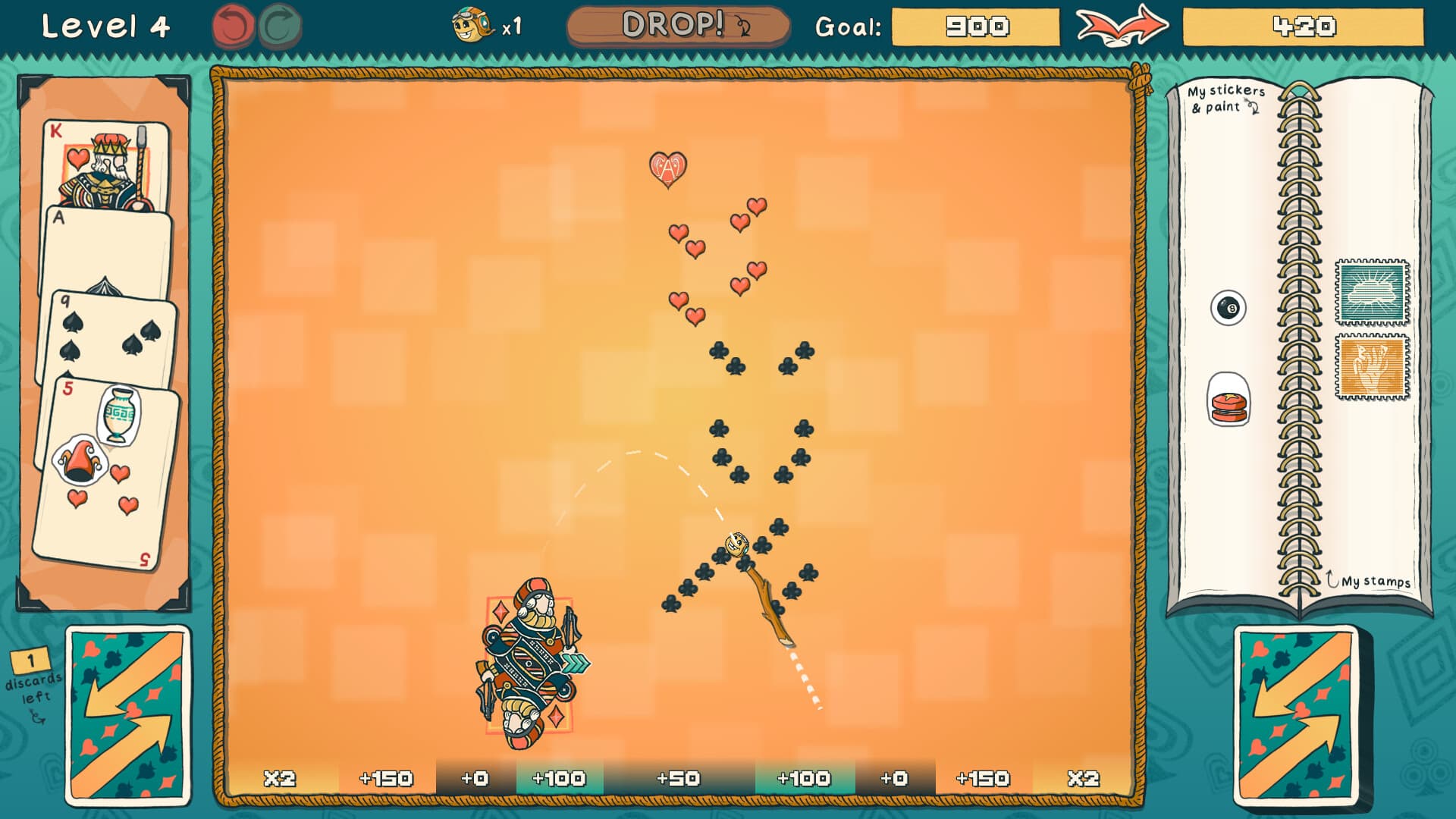Click the red undo arrow icon
The image size is (1456, 819).
235,24
